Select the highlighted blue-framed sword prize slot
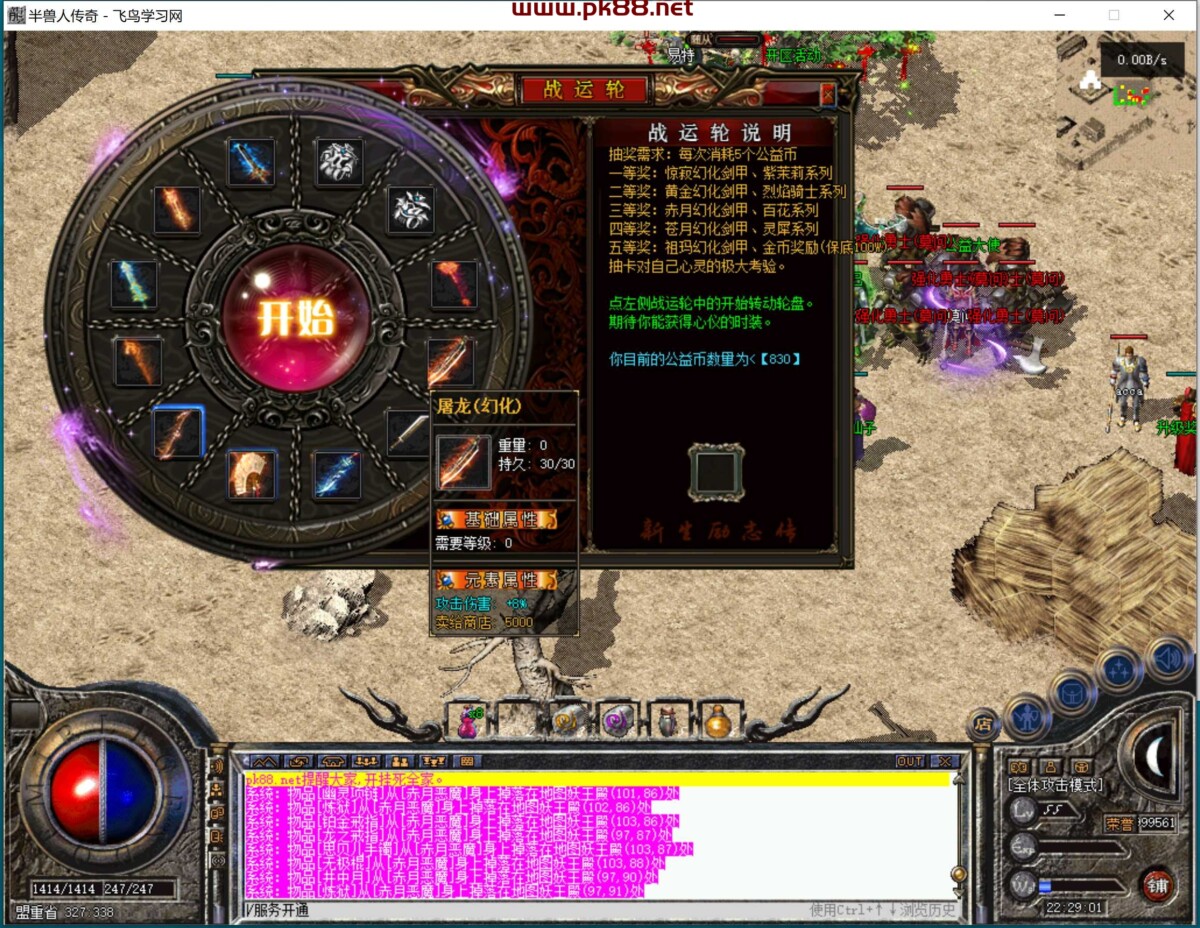This screenshot has width=1200, height=928. (178, 433)
